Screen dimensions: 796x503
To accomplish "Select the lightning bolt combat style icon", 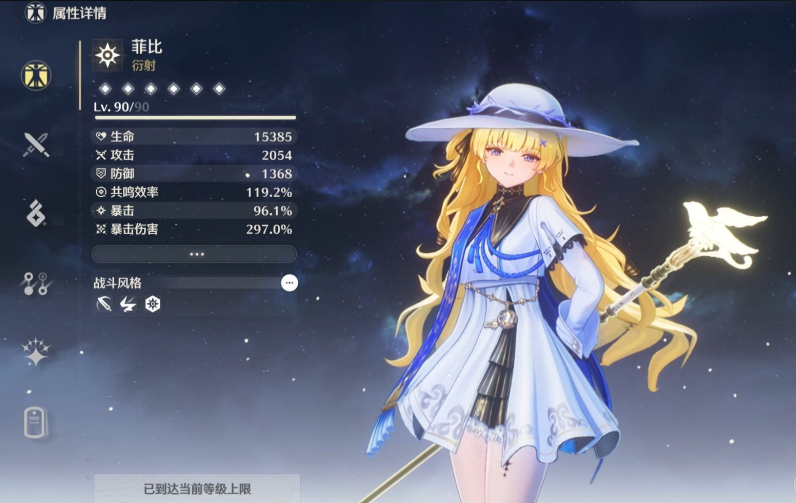I will pos(128,303).
